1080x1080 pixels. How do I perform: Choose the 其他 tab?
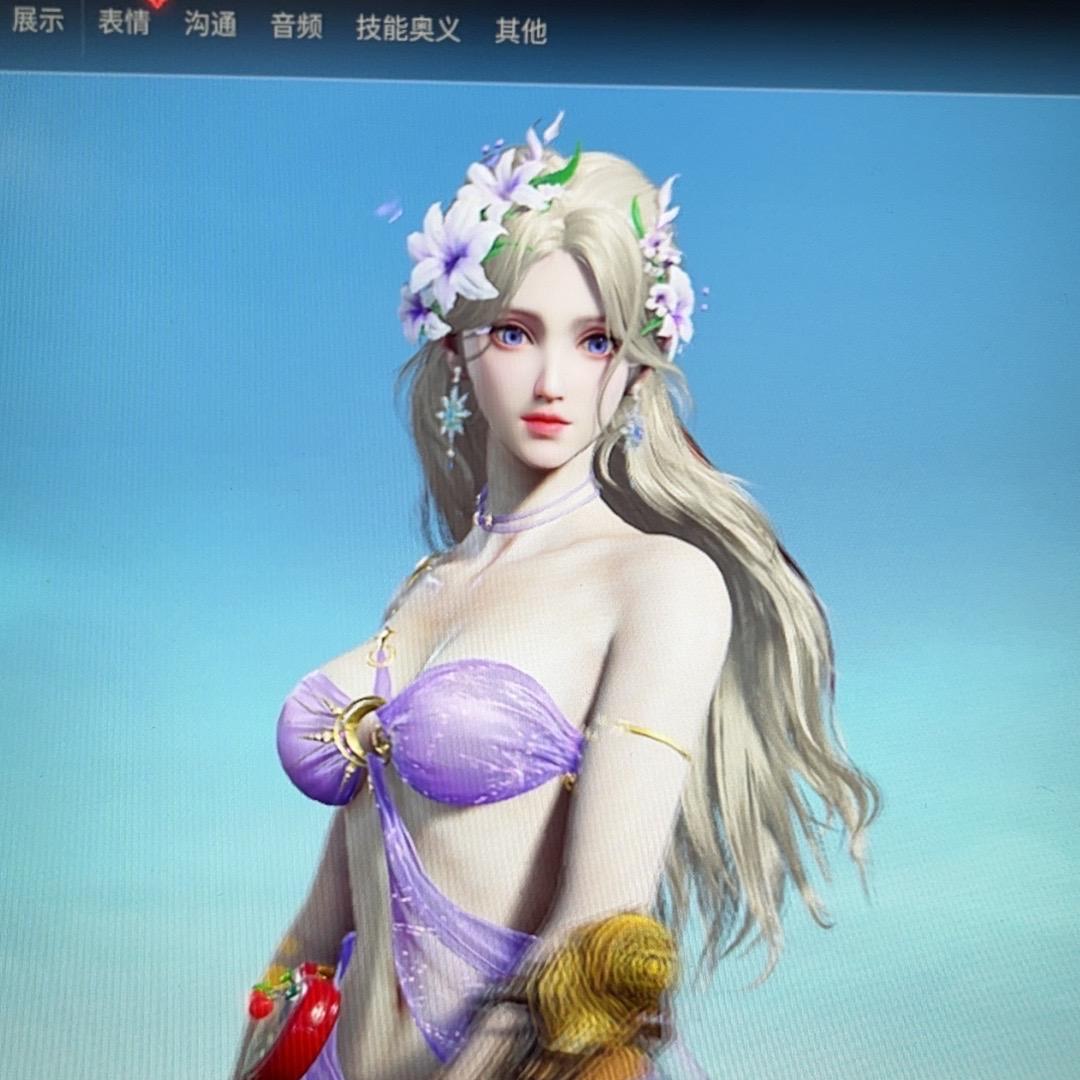[521, 31]
